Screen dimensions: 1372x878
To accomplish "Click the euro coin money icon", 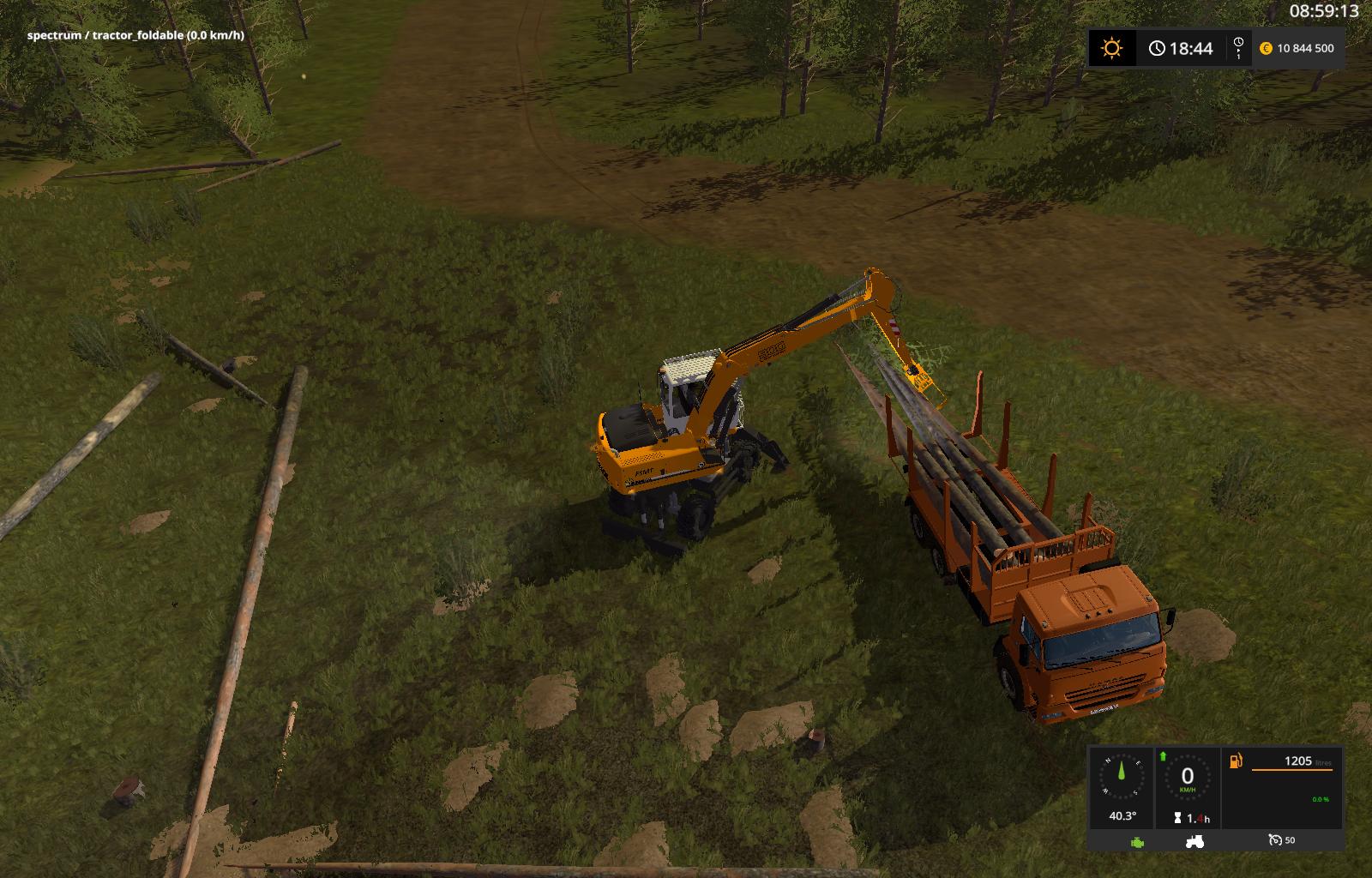I will click(1266, 49).
